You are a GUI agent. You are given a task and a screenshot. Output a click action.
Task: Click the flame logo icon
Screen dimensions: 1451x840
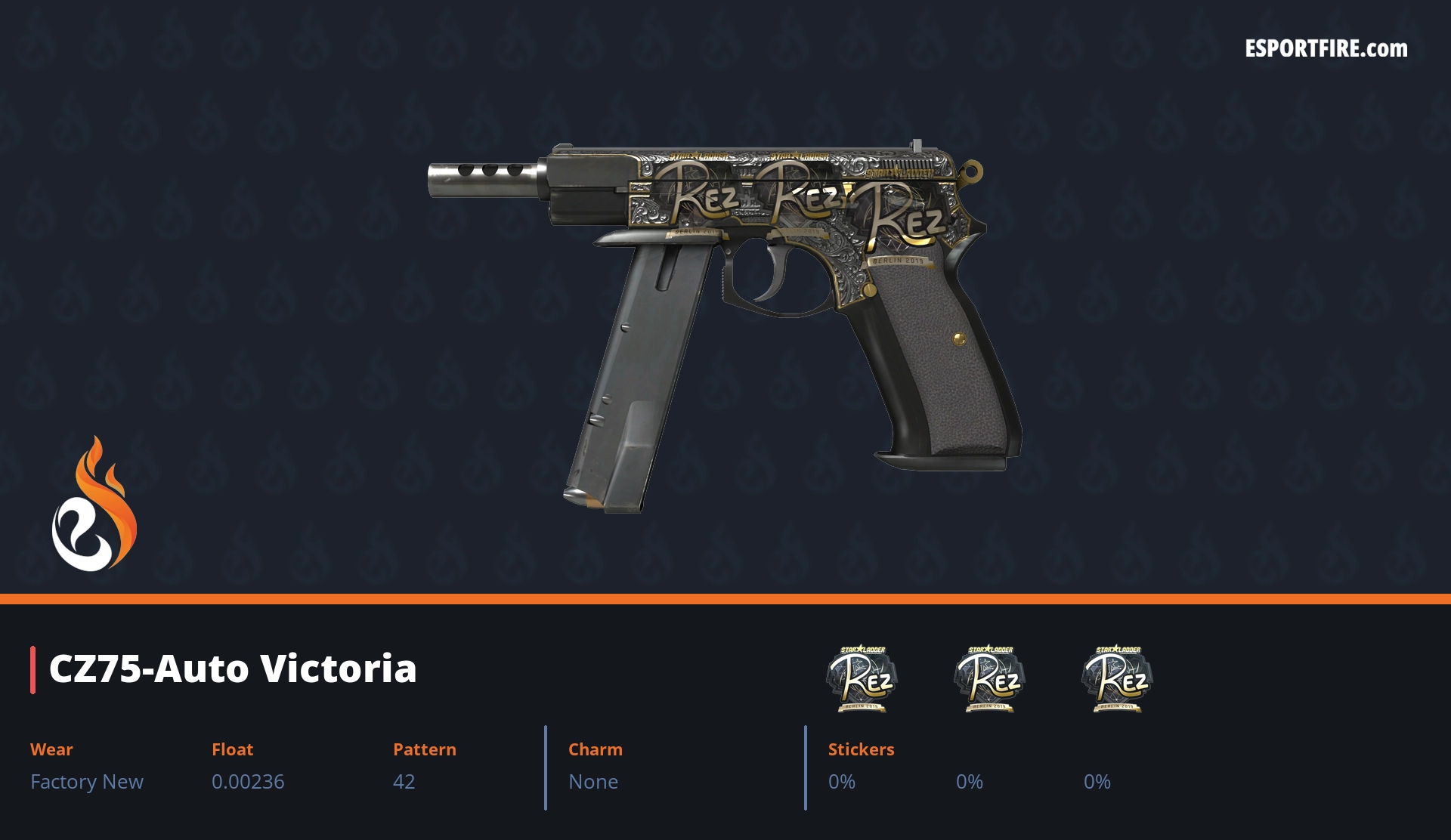pos(94,505)
